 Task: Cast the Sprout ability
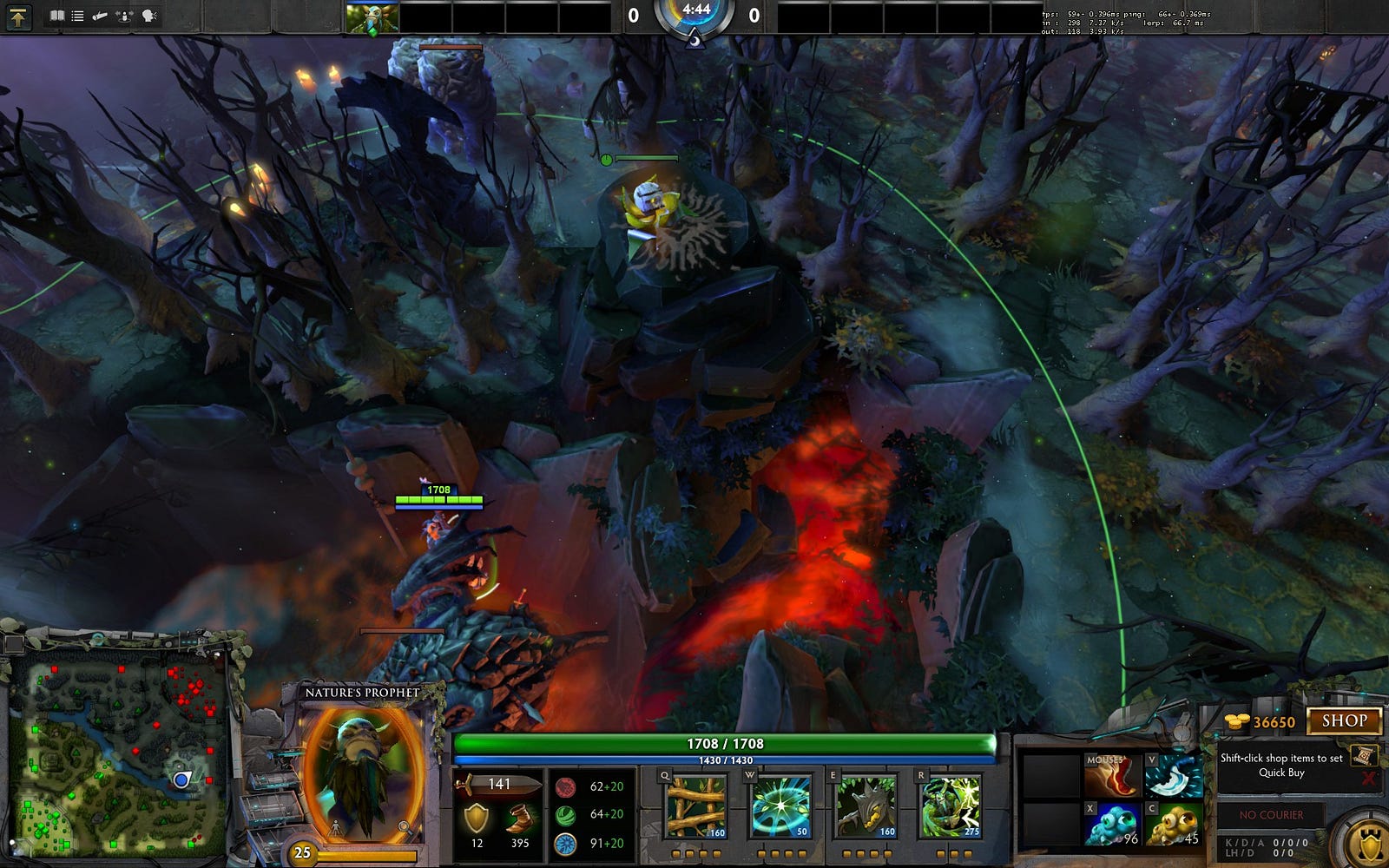point(695,807)
